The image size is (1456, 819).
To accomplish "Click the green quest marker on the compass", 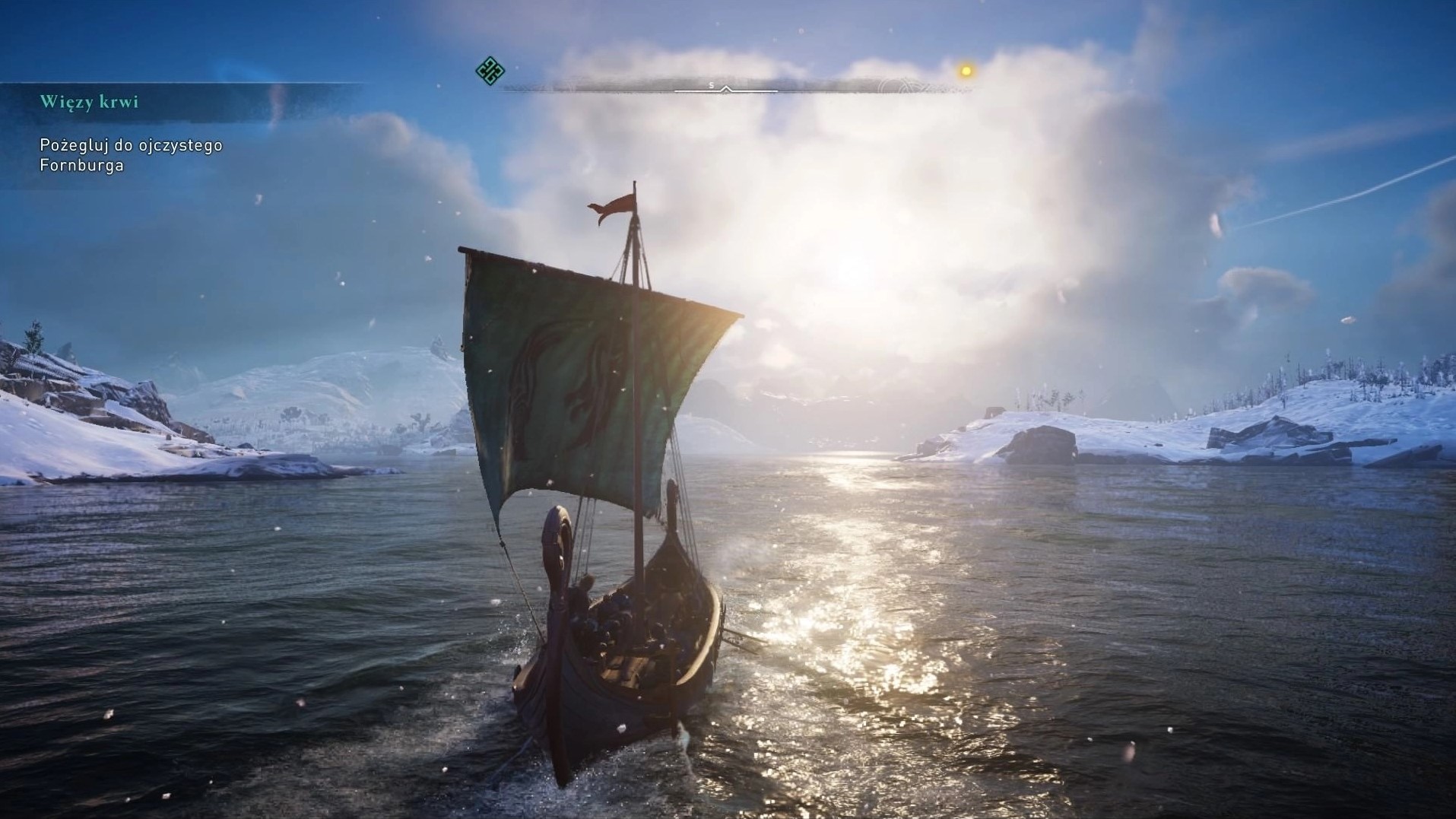I will pyautogui.click(x=490, y=71).
